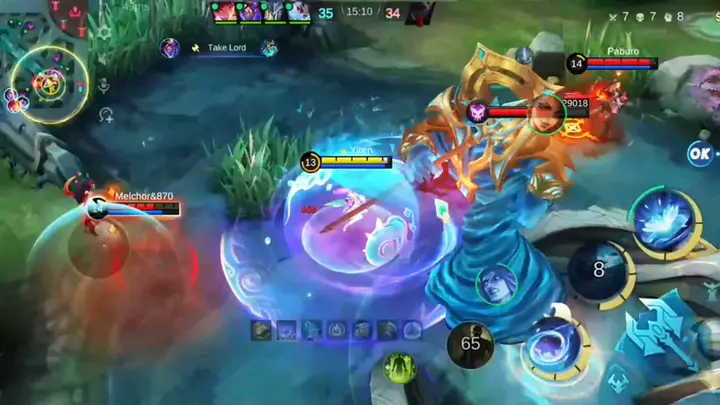Tap the battle spell with 65 cooldown

pyautogui.click(x=470, y=344)
